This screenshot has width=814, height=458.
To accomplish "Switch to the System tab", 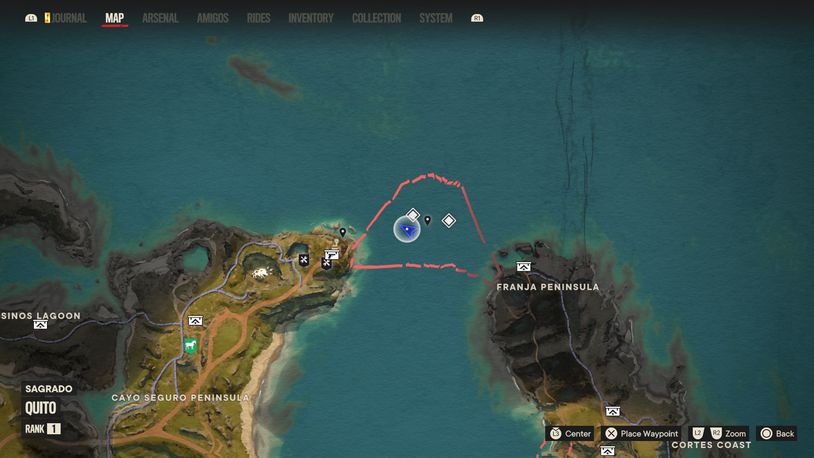I will 436,18.
